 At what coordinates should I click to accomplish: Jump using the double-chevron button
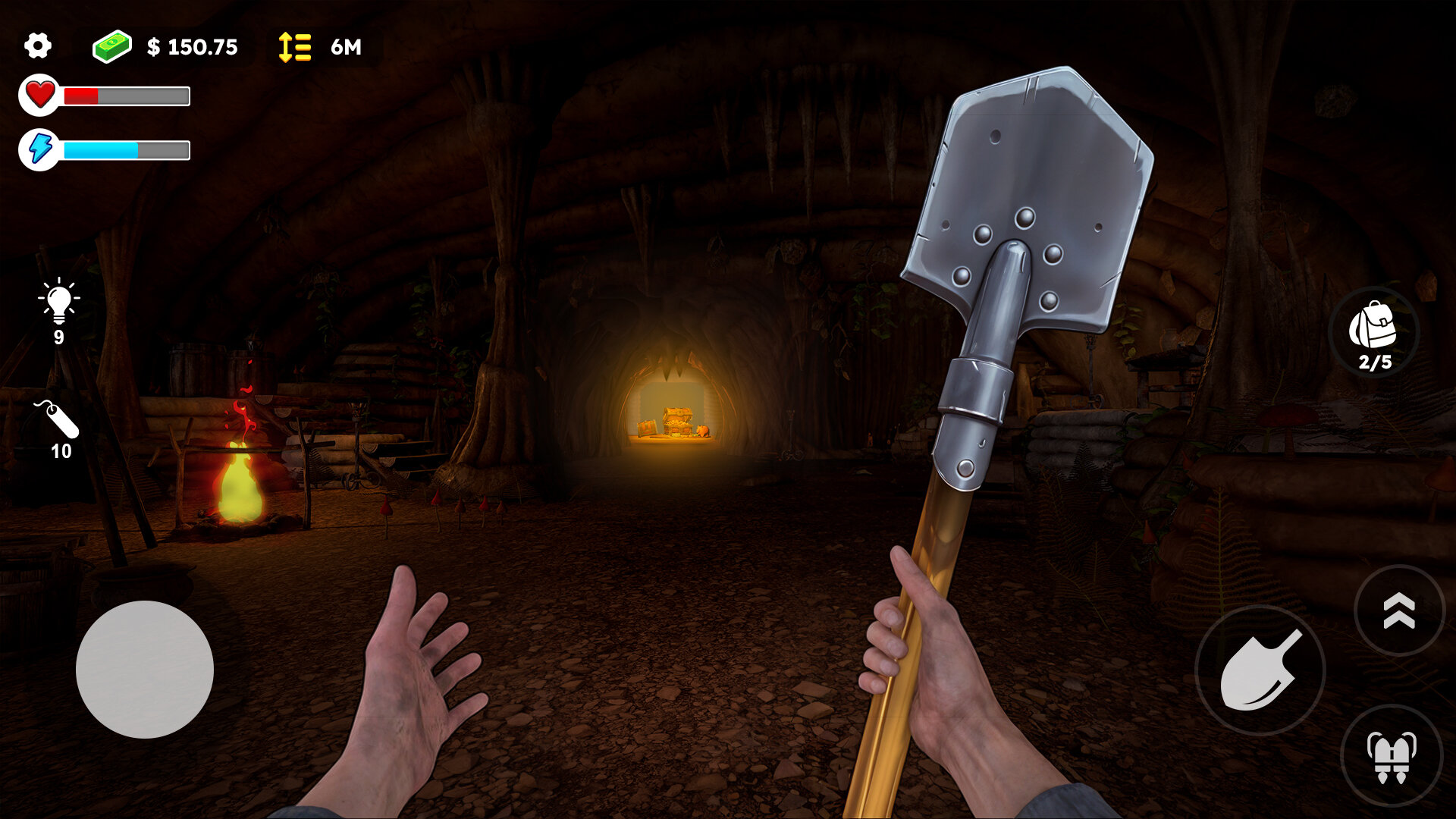(x=1399, y=610)
